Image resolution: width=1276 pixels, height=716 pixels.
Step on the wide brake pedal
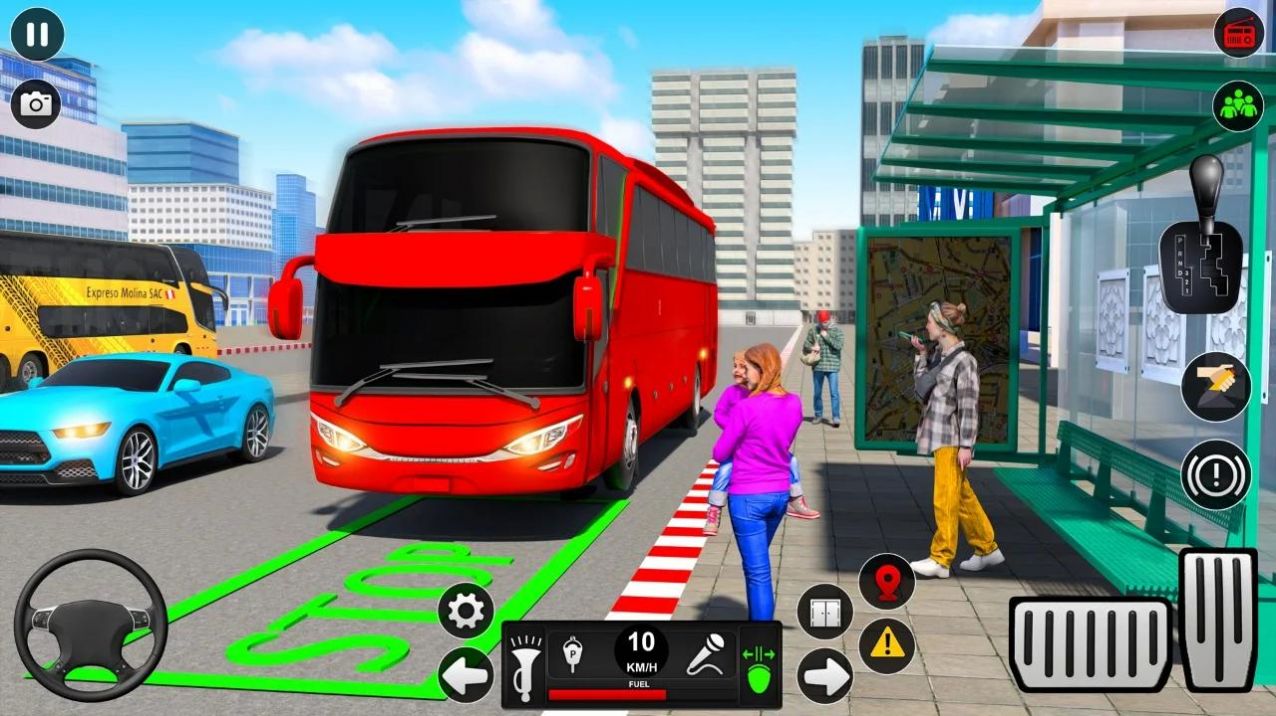(x=1089, y=646)
